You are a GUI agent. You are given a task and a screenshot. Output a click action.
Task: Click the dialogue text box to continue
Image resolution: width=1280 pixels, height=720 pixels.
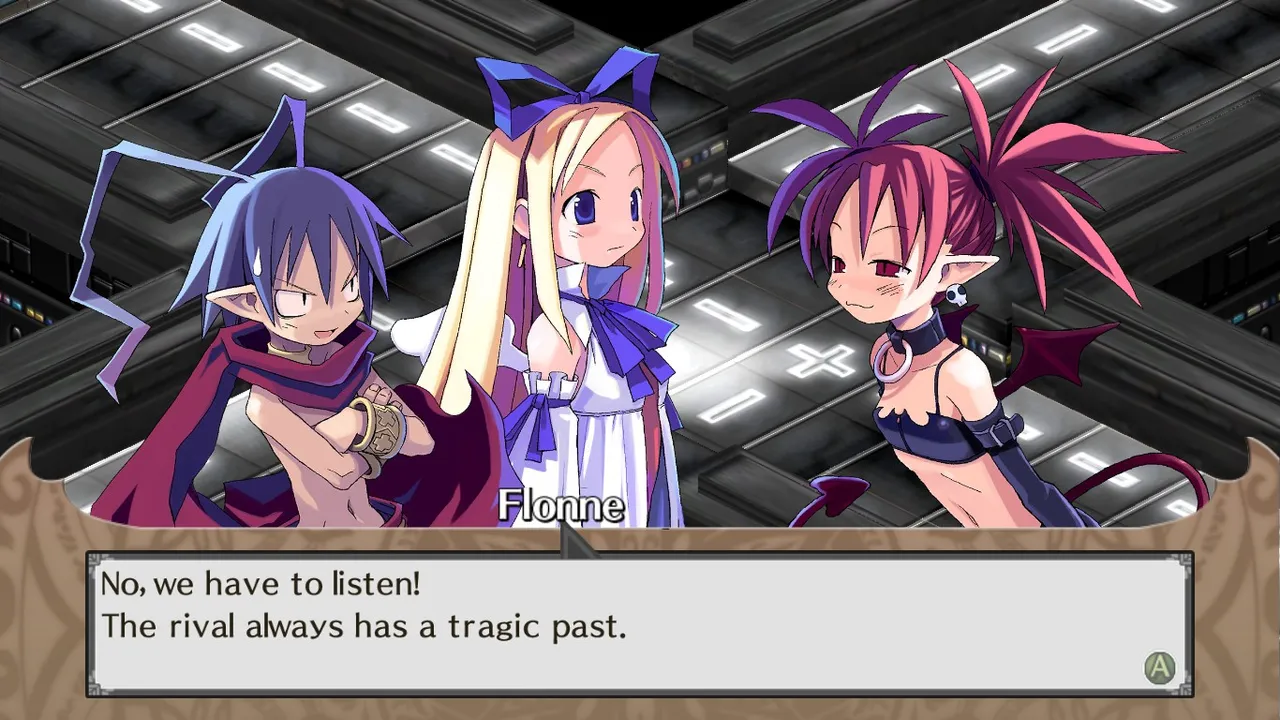pos(640,624)
